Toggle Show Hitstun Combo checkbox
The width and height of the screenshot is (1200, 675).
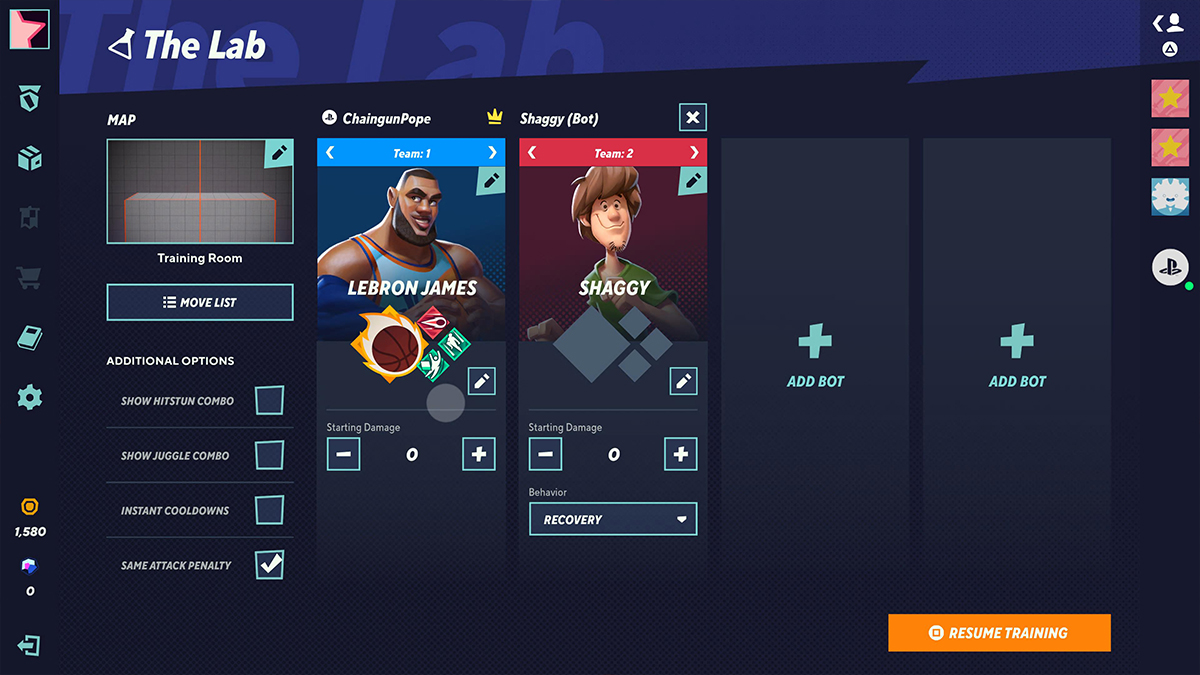tap(269, 400)
